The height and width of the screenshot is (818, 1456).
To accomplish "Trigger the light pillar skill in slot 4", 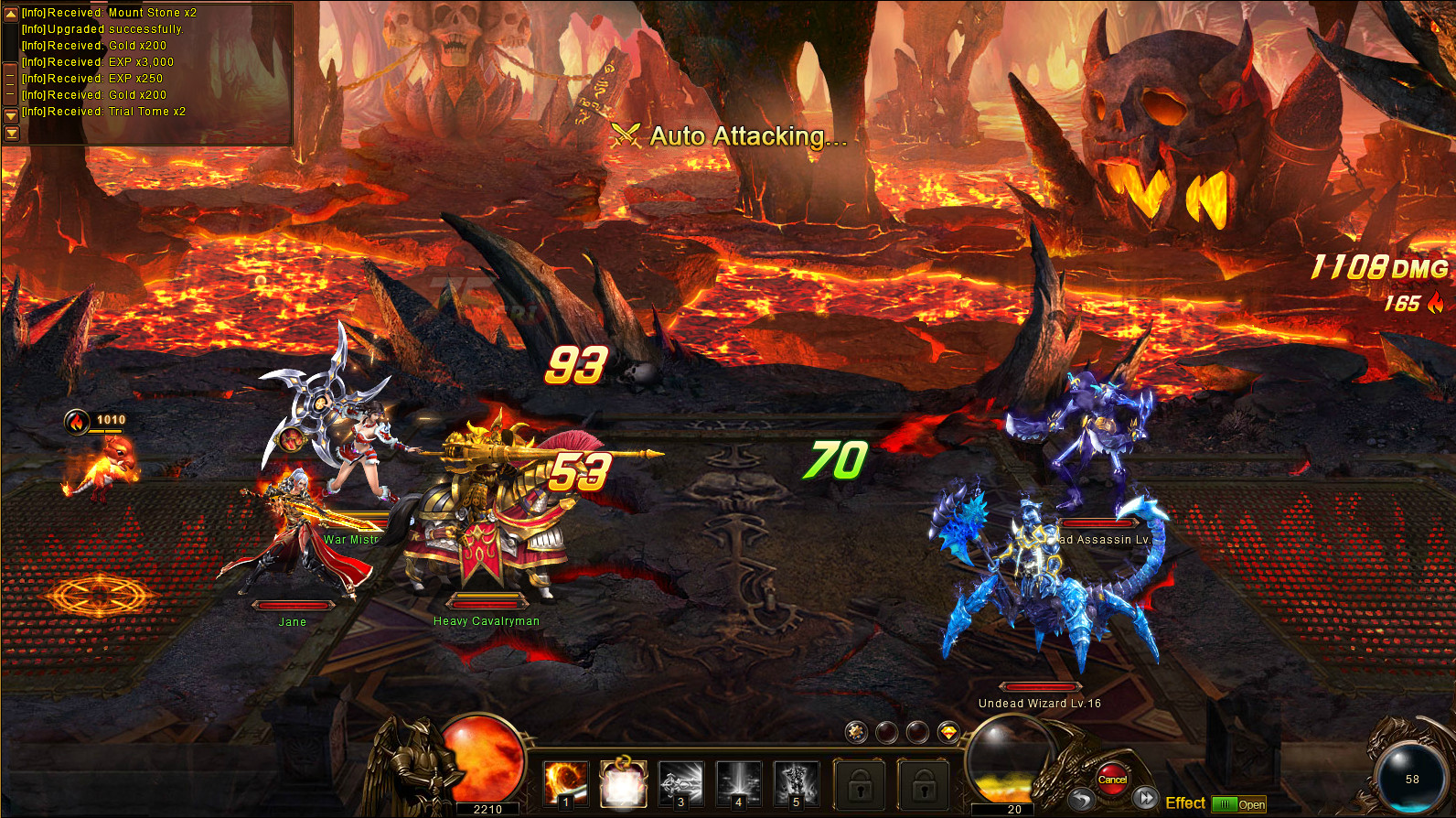I will 738,784.
